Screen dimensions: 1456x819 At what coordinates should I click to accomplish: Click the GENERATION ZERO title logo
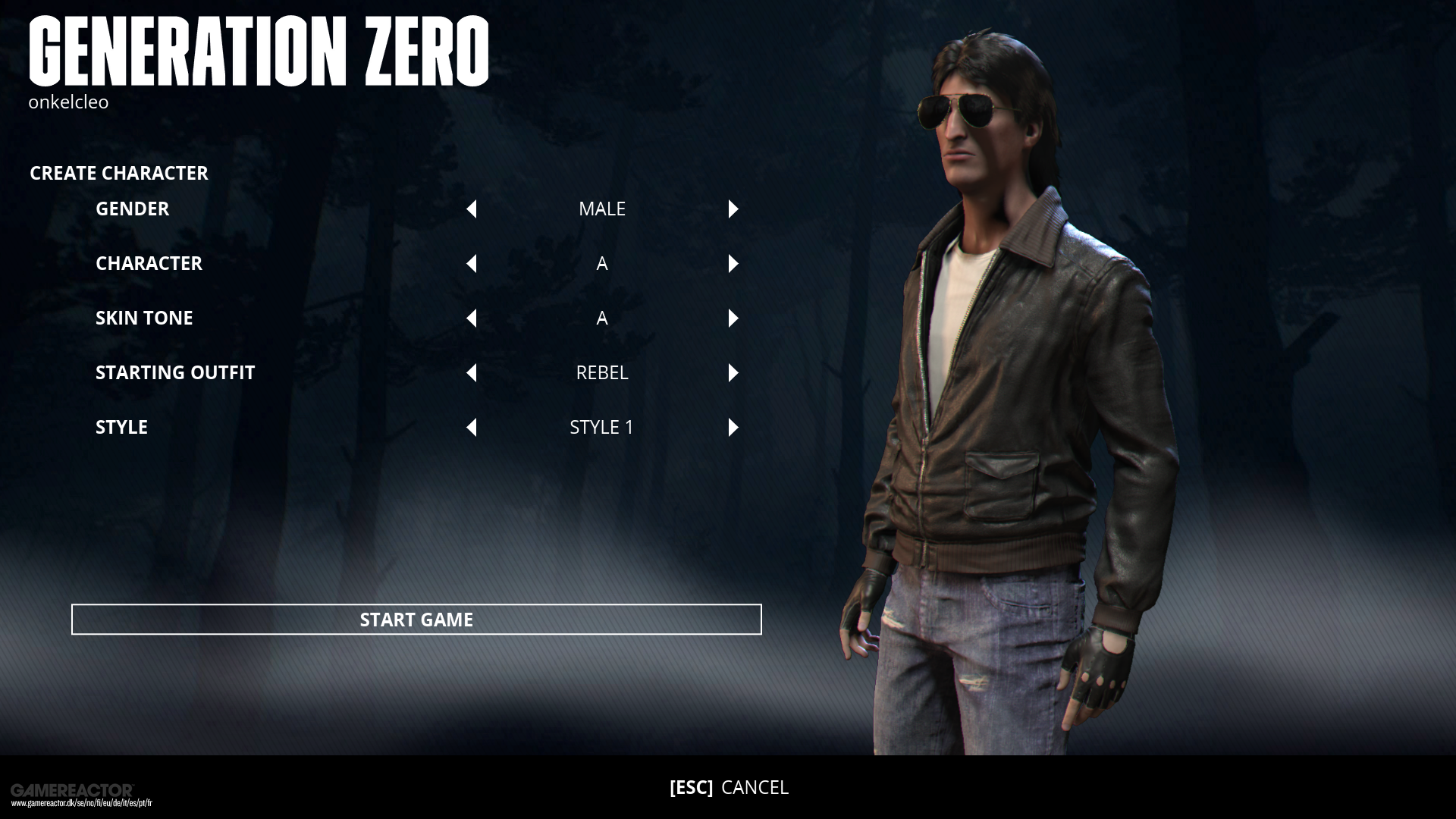(x=259, y=52)
